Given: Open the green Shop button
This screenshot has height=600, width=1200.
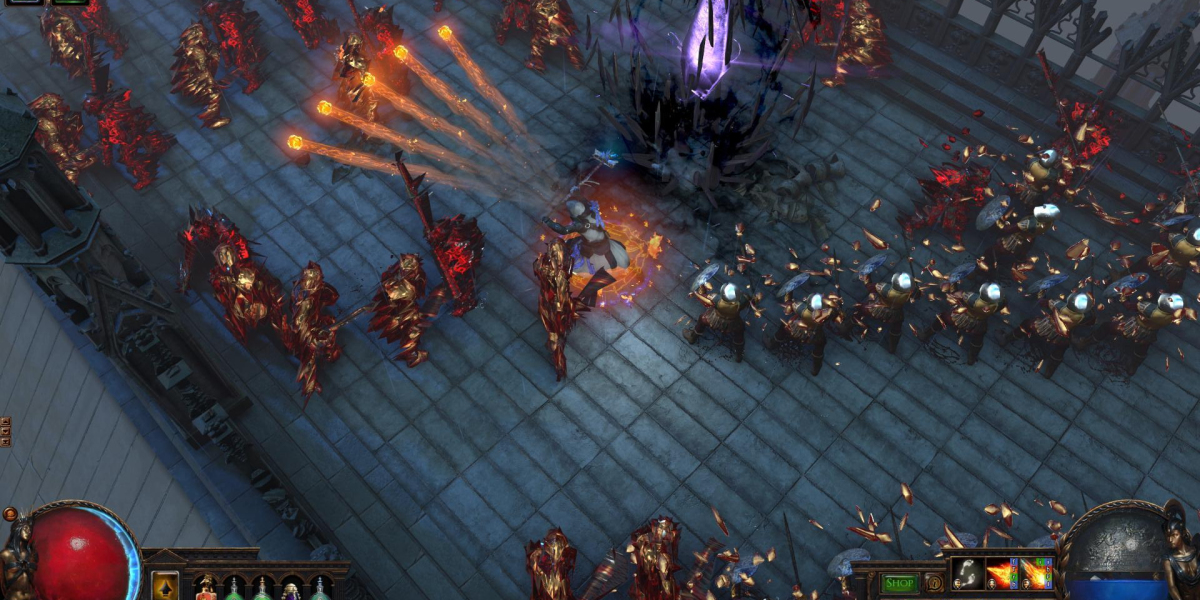Looking at the screenshot, I should pyautogui.click(x=899, y=583).
